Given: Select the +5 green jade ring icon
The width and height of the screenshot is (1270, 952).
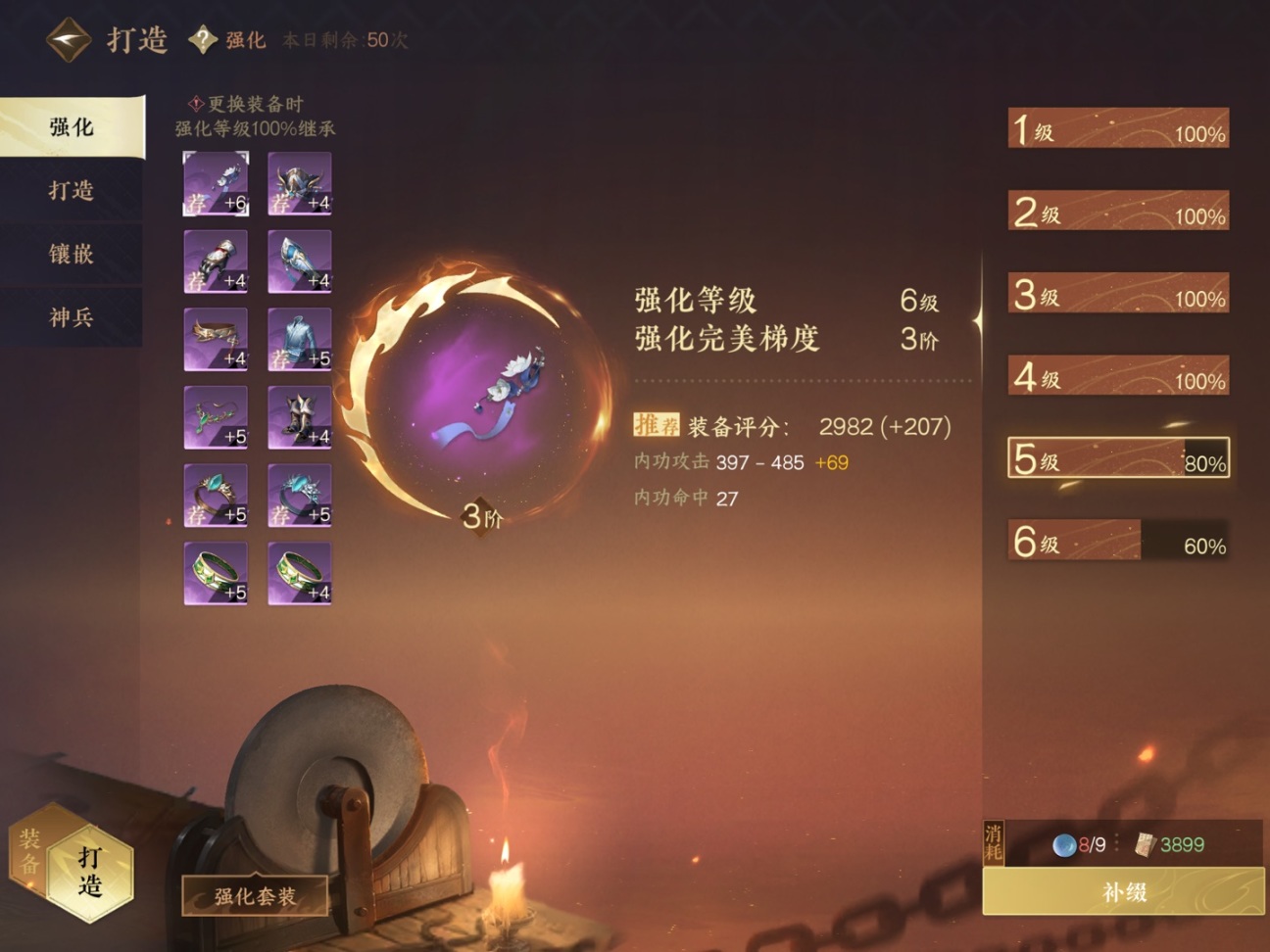Looking at the screenshot, I should (x=216, y=572).
